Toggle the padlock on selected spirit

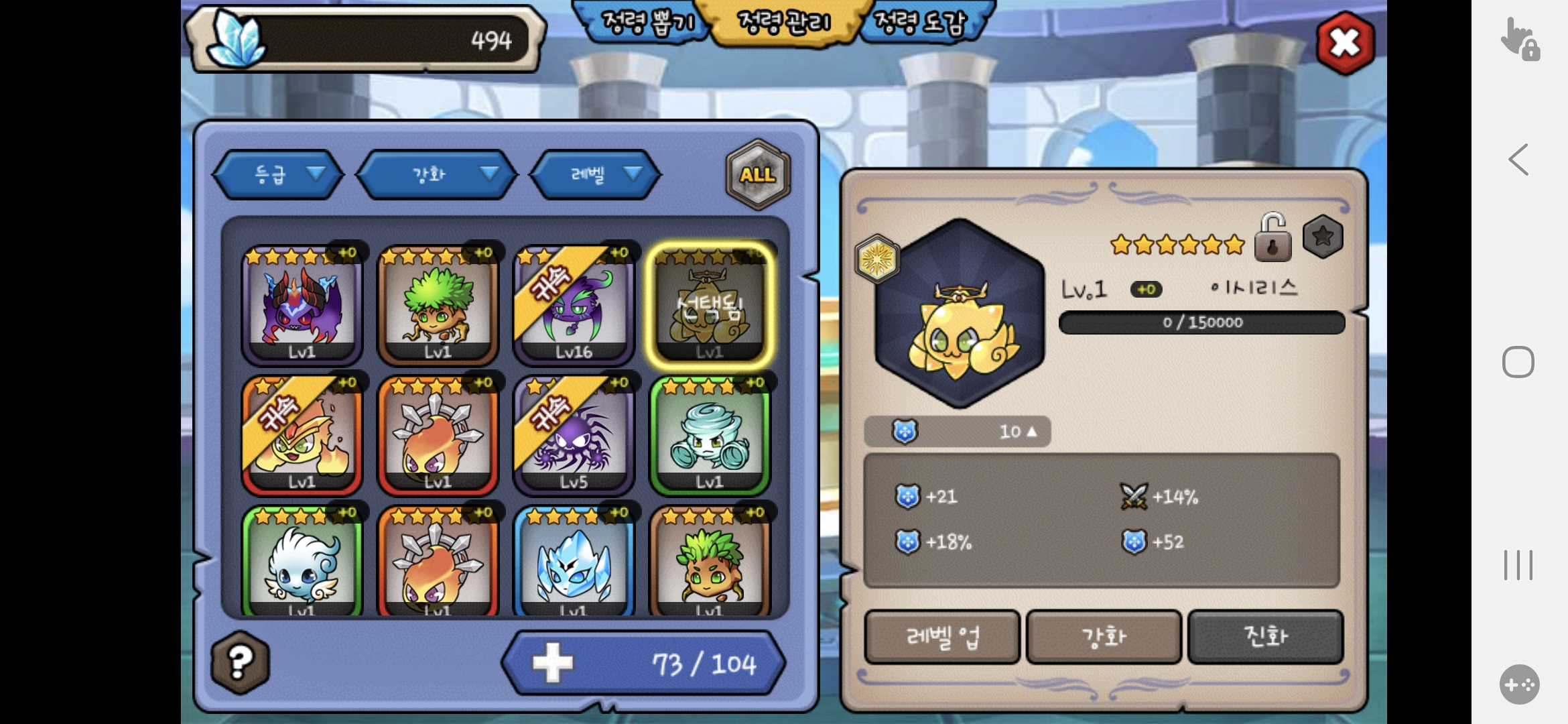pyautogui.click(x=1272, y=238)
